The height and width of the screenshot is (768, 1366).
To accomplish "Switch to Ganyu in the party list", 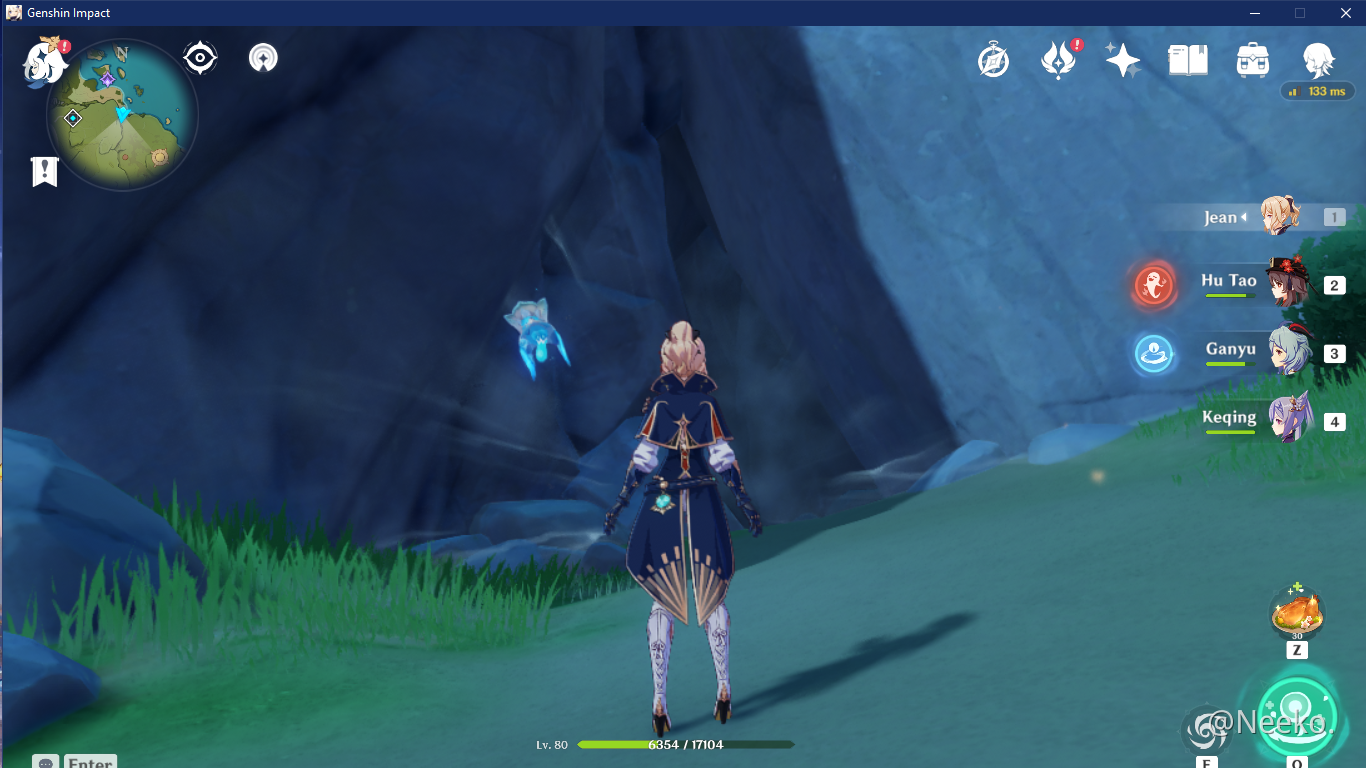I will click(x=1289, y=355).
